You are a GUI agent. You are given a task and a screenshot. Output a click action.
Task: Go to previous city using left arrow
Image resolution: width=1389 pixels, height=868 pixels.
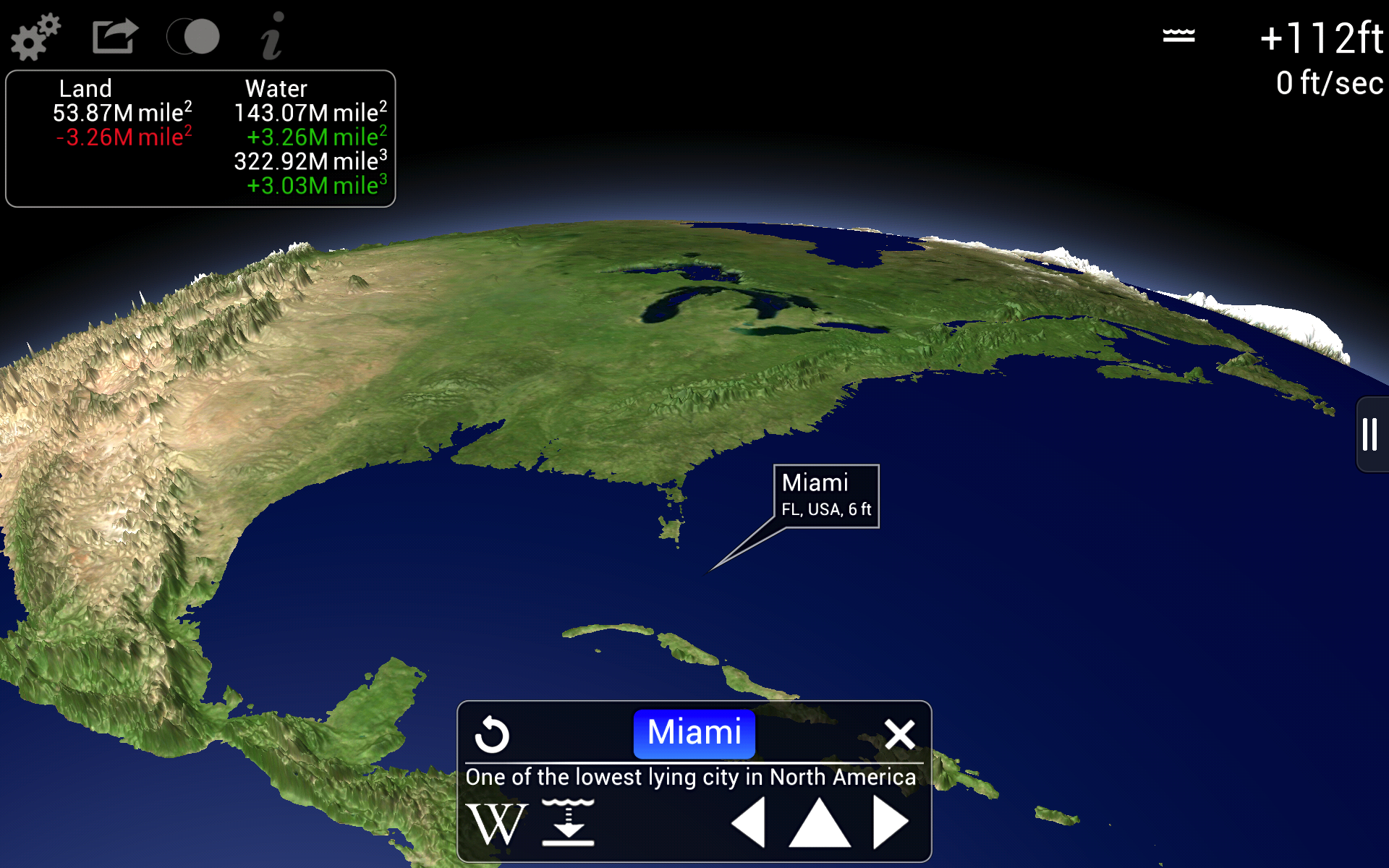click(x=749, y=822)
